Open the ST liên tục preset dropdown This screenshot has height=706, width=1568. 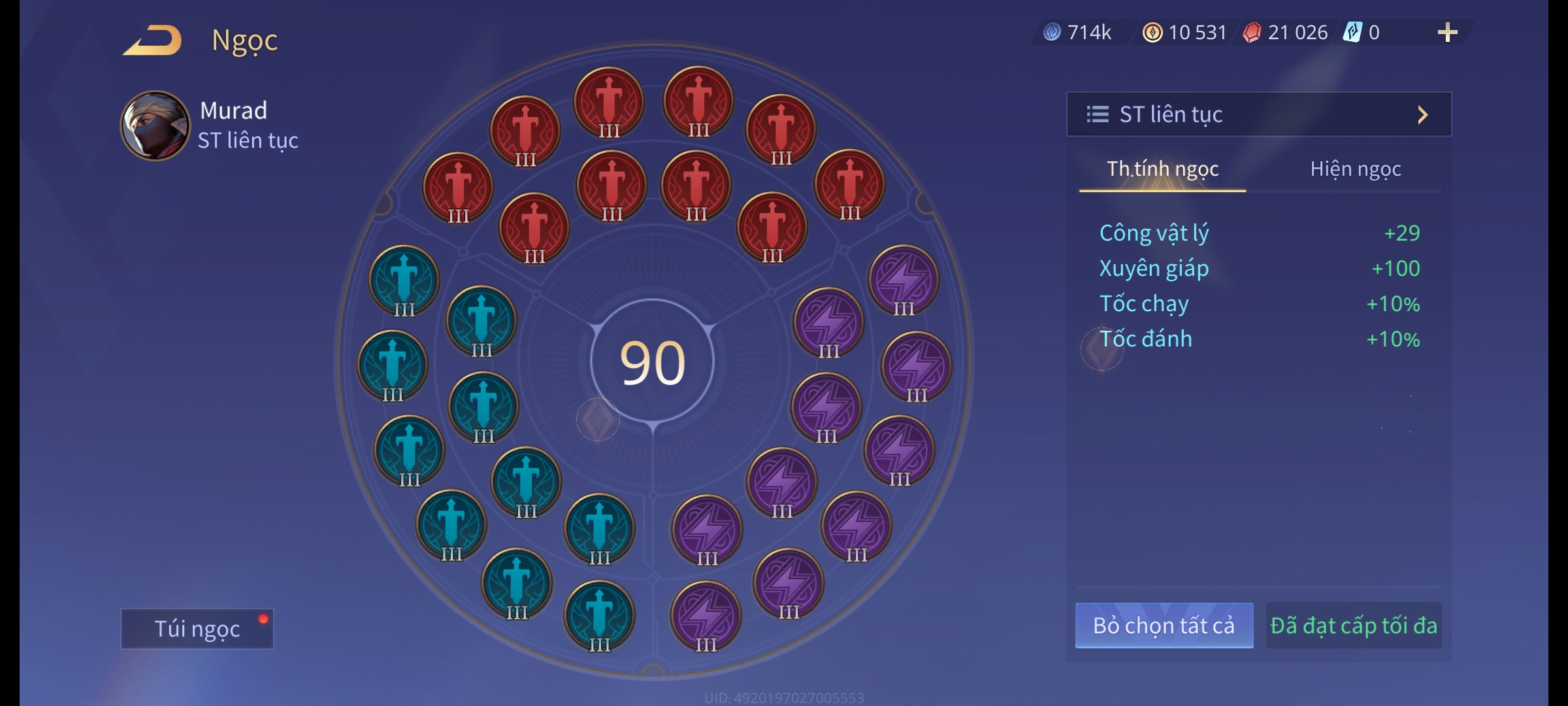click(x=1258, y=114)
